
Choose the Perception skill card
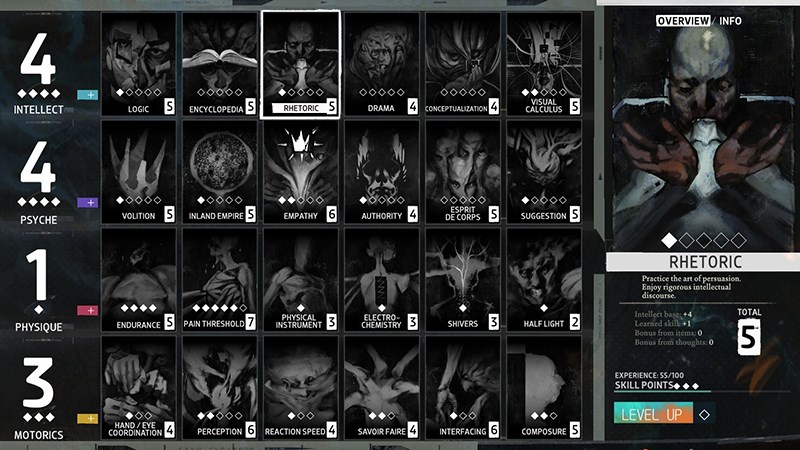(x=219, y=388)
